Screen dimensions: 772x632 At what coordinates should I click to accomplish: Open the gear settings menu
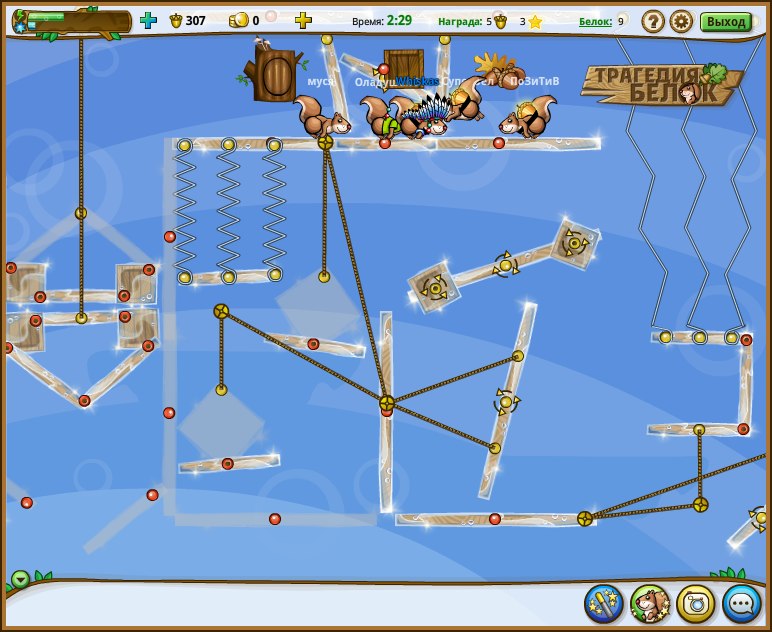[x=681, y=21]
